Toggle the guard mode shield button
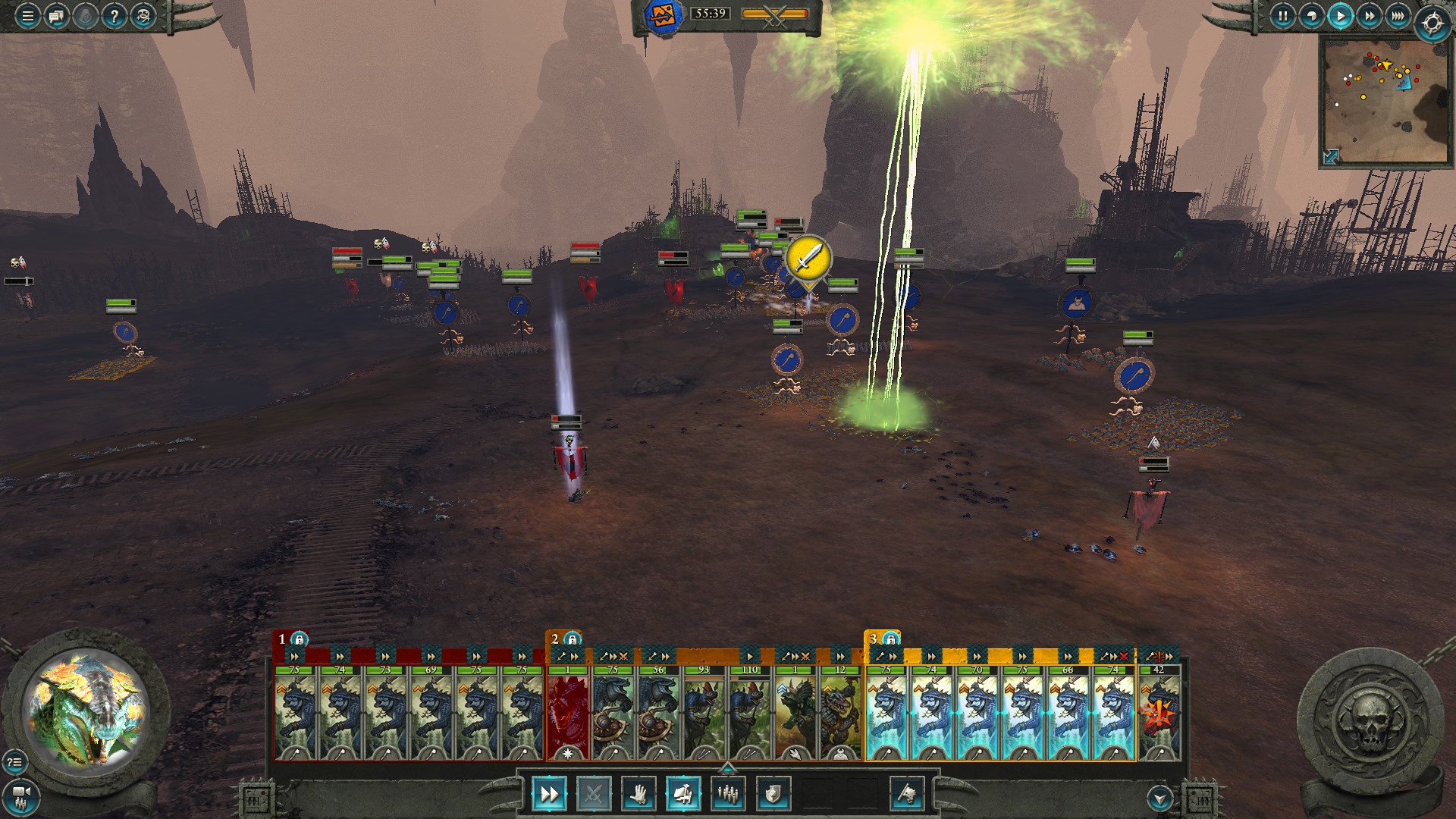 tap(773, 794)
